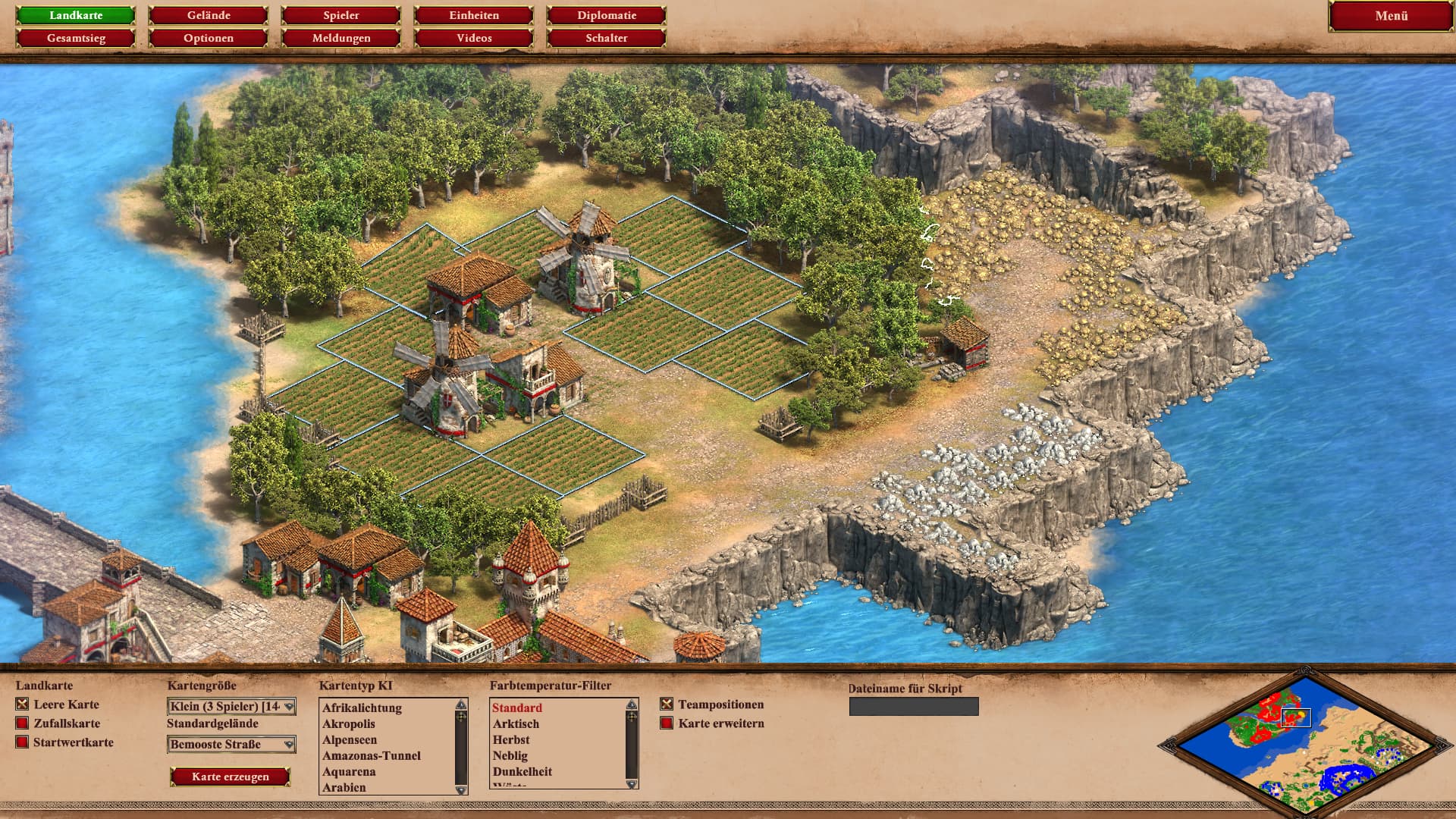Switch to the Meldungen tab
Image resolution: width=1456 pixels, height=819 pixels.
click(341, 38)
